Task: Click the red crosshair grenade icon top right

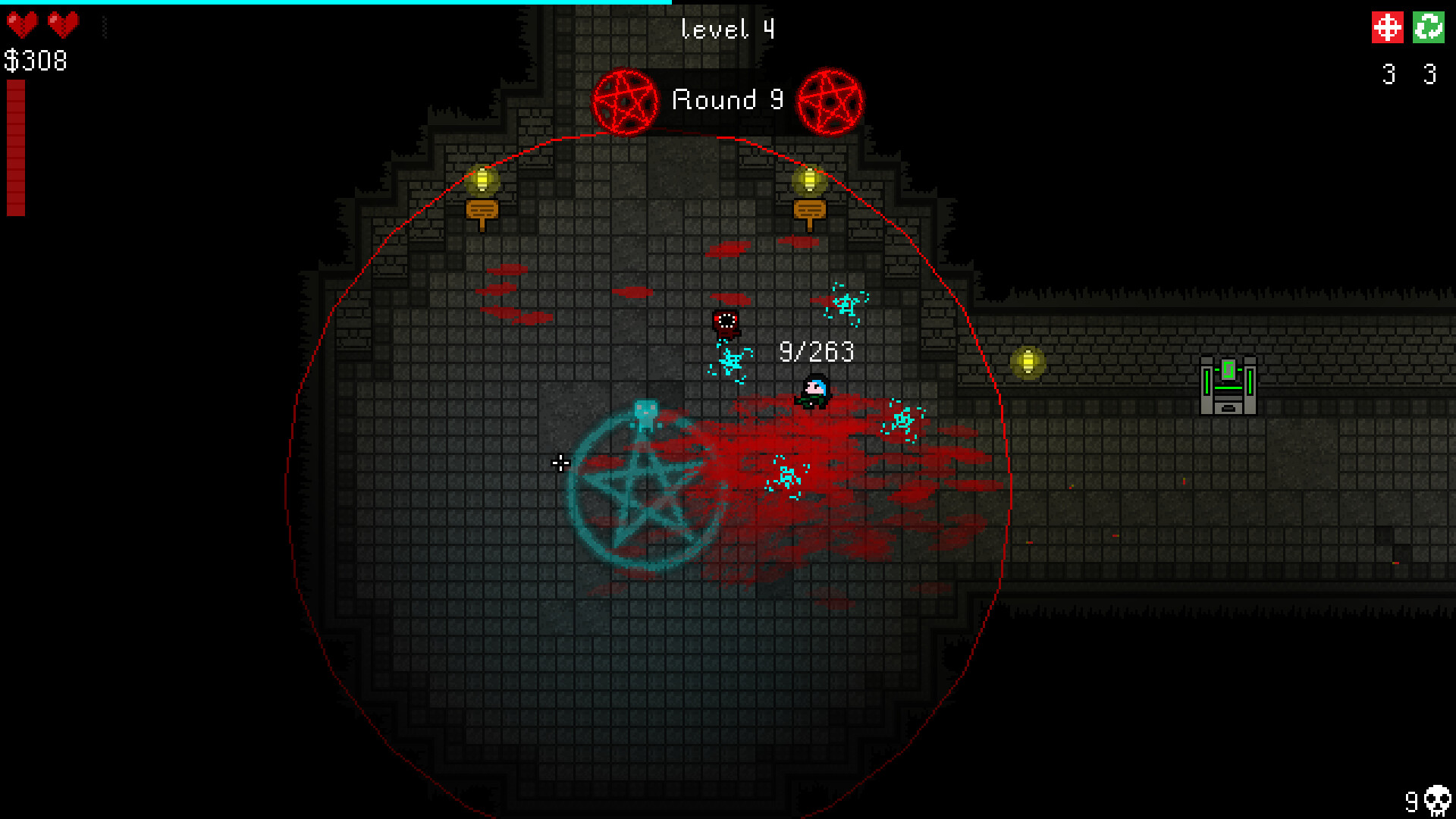Action: [1388, 29]
